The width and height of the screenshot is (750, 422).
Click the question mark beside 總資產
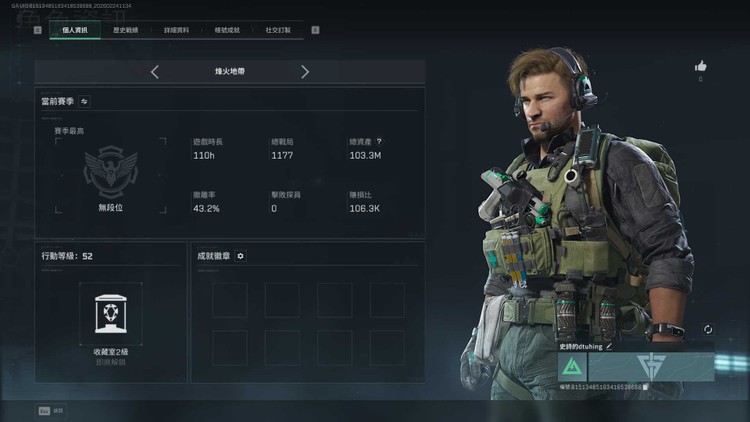pyautogui.click(x=379, y=142)
